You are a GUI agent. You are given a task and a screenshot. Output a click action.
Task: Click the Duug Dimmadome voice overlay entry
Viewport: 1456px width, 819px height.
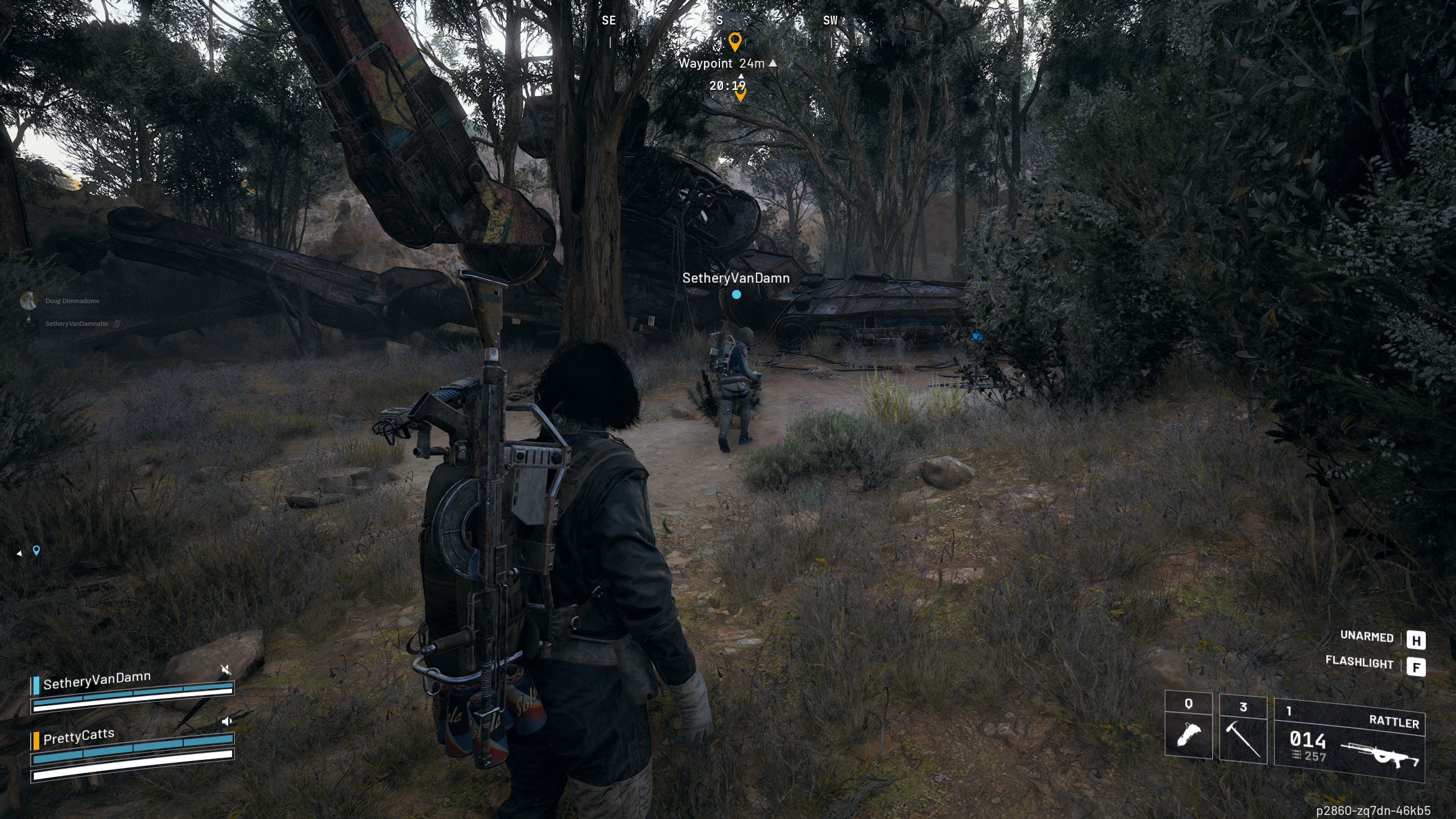point(72,301)
